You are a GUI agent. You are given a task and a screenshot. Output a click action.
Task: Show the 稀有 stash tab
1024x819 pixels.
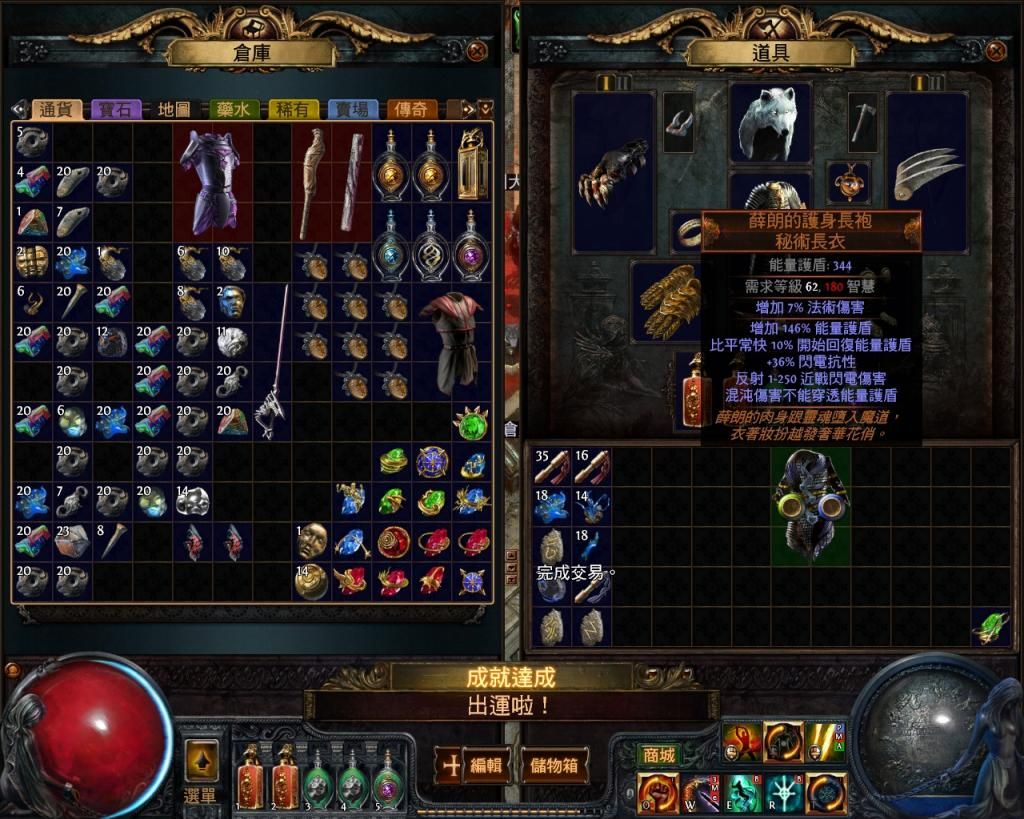[292, 109]
